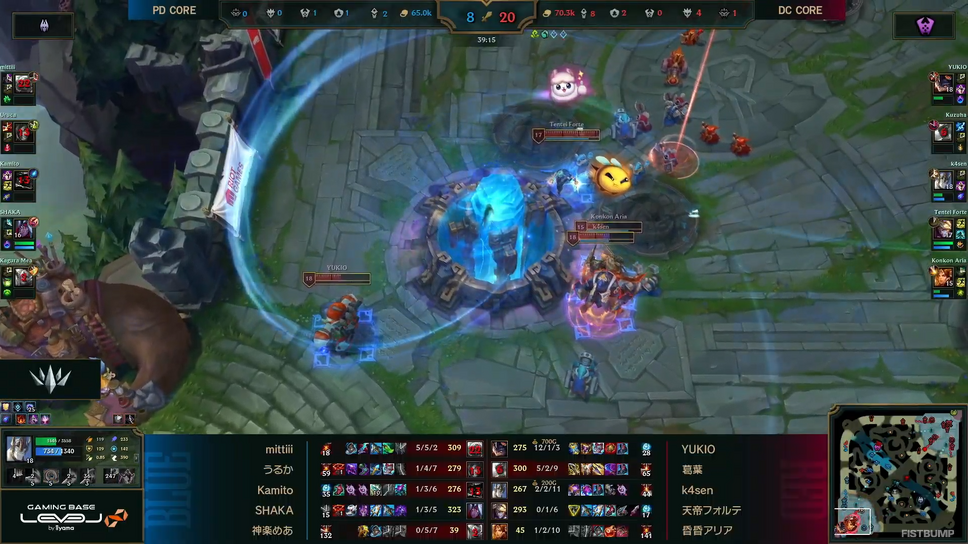Screen dimensions: 968x544
Task: Click the DC CORE team name banner
Action: (801, 11)
